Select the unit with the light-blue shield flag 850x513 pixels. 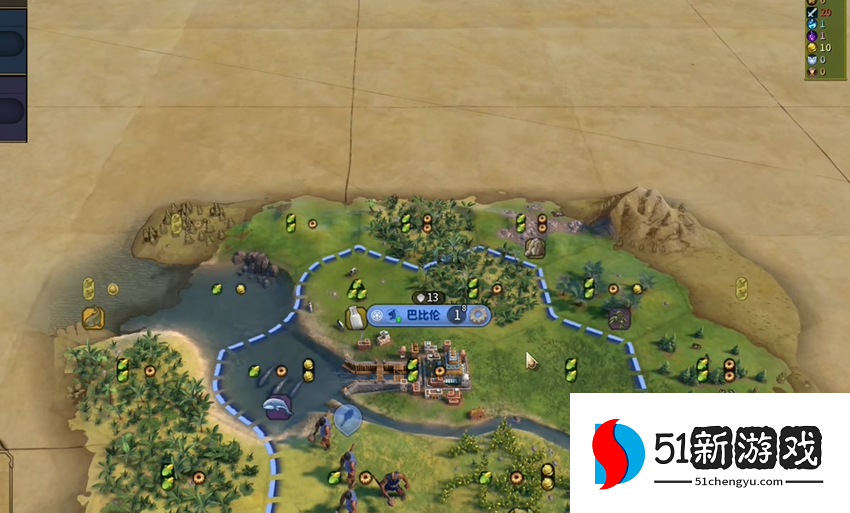[347, 418]
